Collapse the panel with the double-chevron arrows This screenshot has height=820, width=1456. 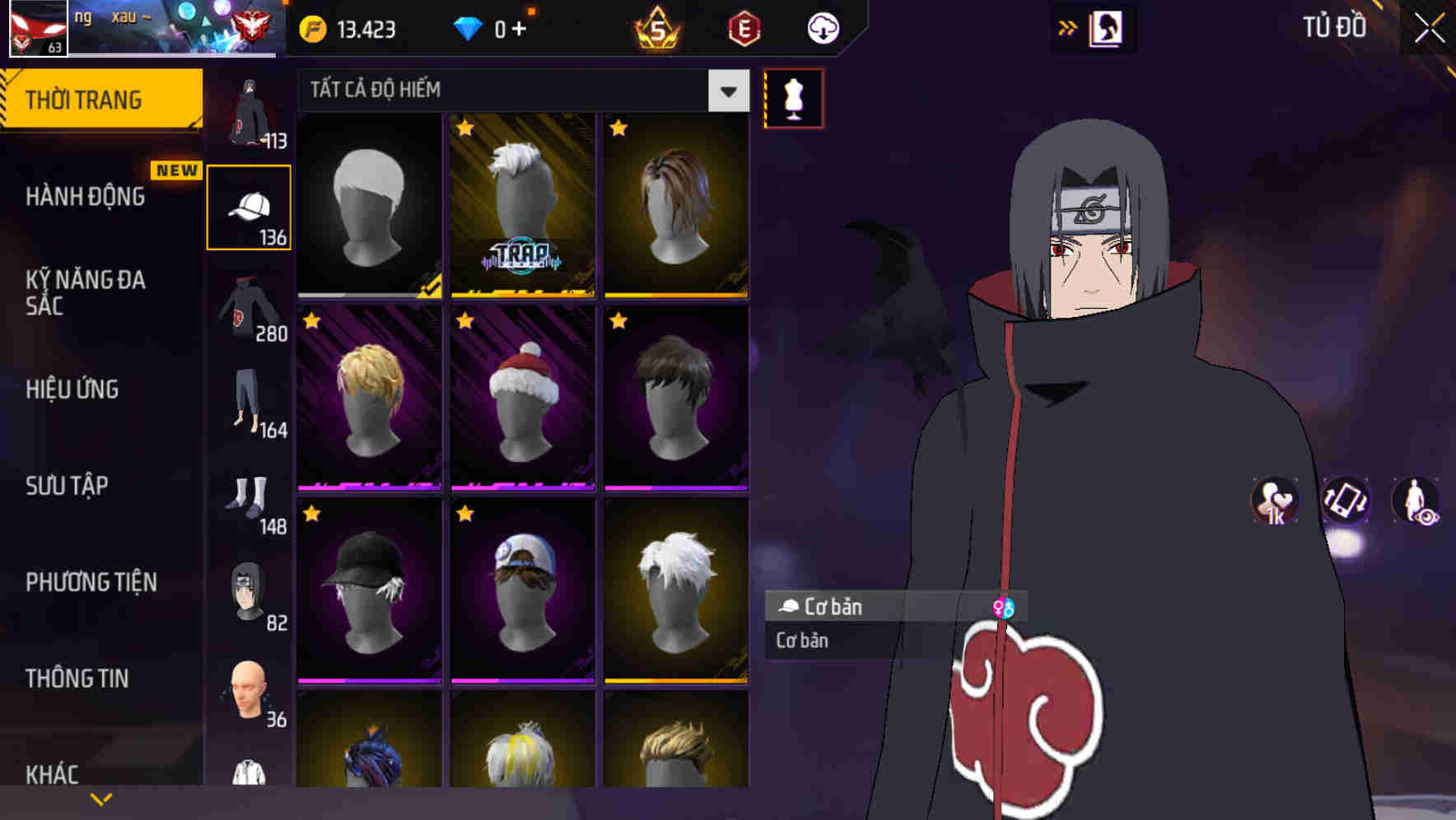click(1066, 26)
